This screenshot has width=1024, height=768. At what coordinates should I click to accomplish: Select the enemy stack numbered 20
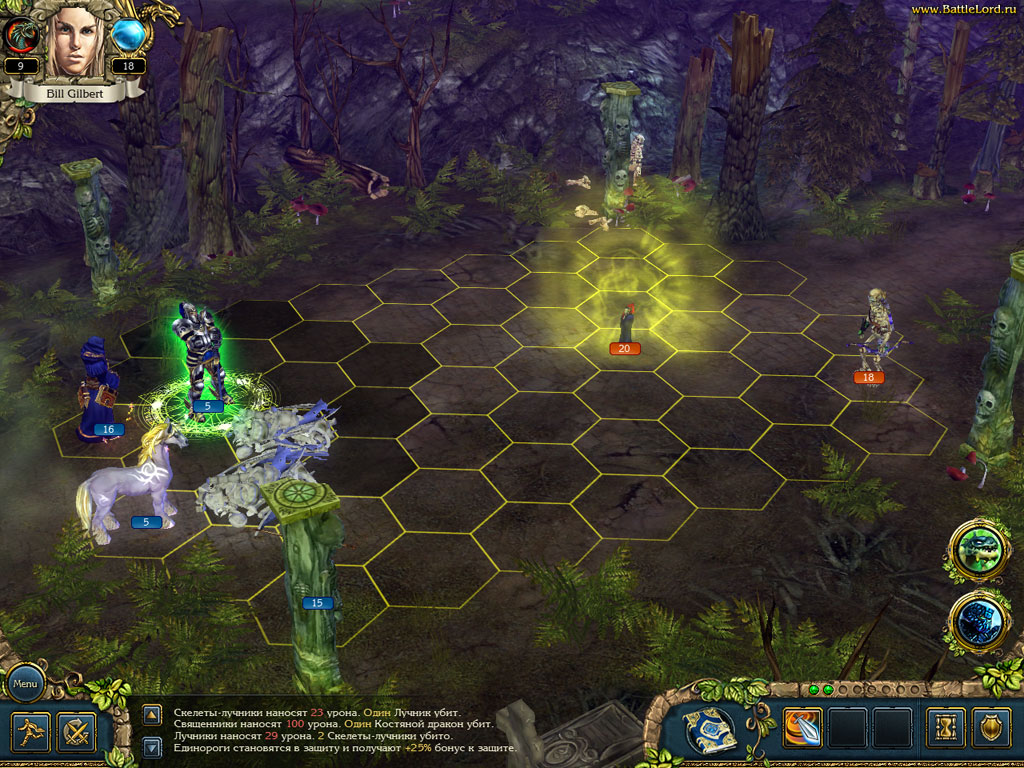click(x=626, y=325)
